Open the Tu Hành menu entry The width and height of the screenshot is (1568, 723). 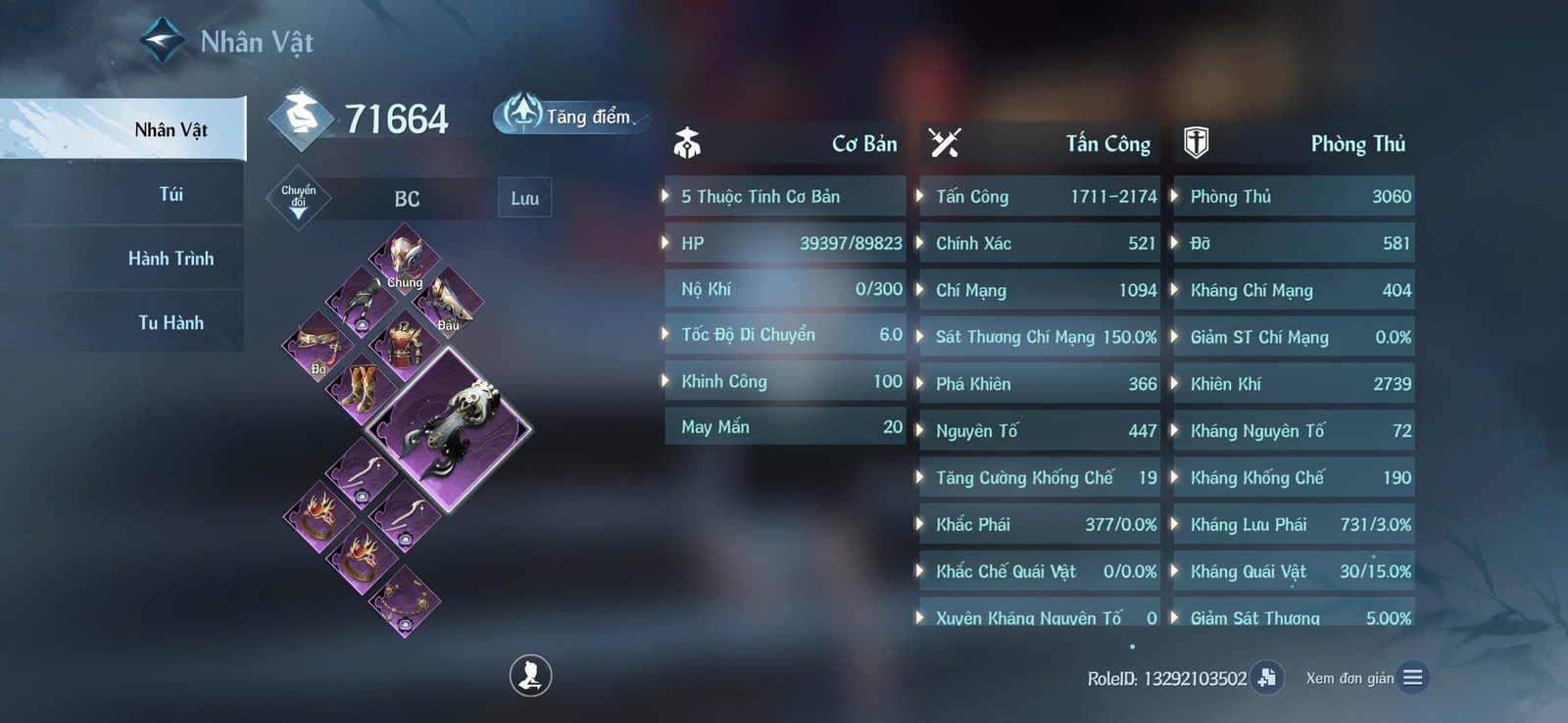[171, 321]
